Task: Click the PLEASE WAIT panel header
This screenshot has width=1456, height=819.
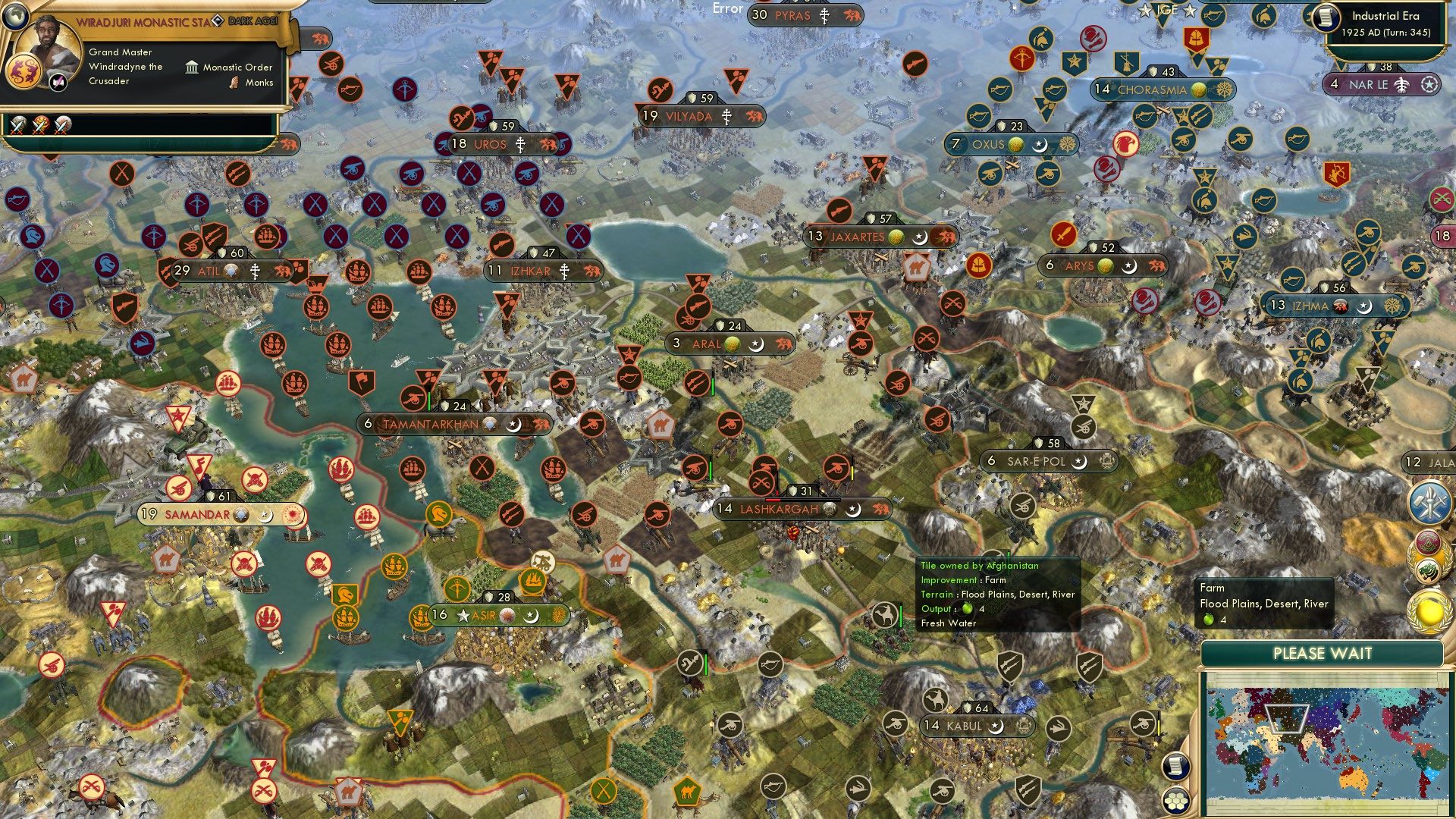Action: tap(1324, 653)
